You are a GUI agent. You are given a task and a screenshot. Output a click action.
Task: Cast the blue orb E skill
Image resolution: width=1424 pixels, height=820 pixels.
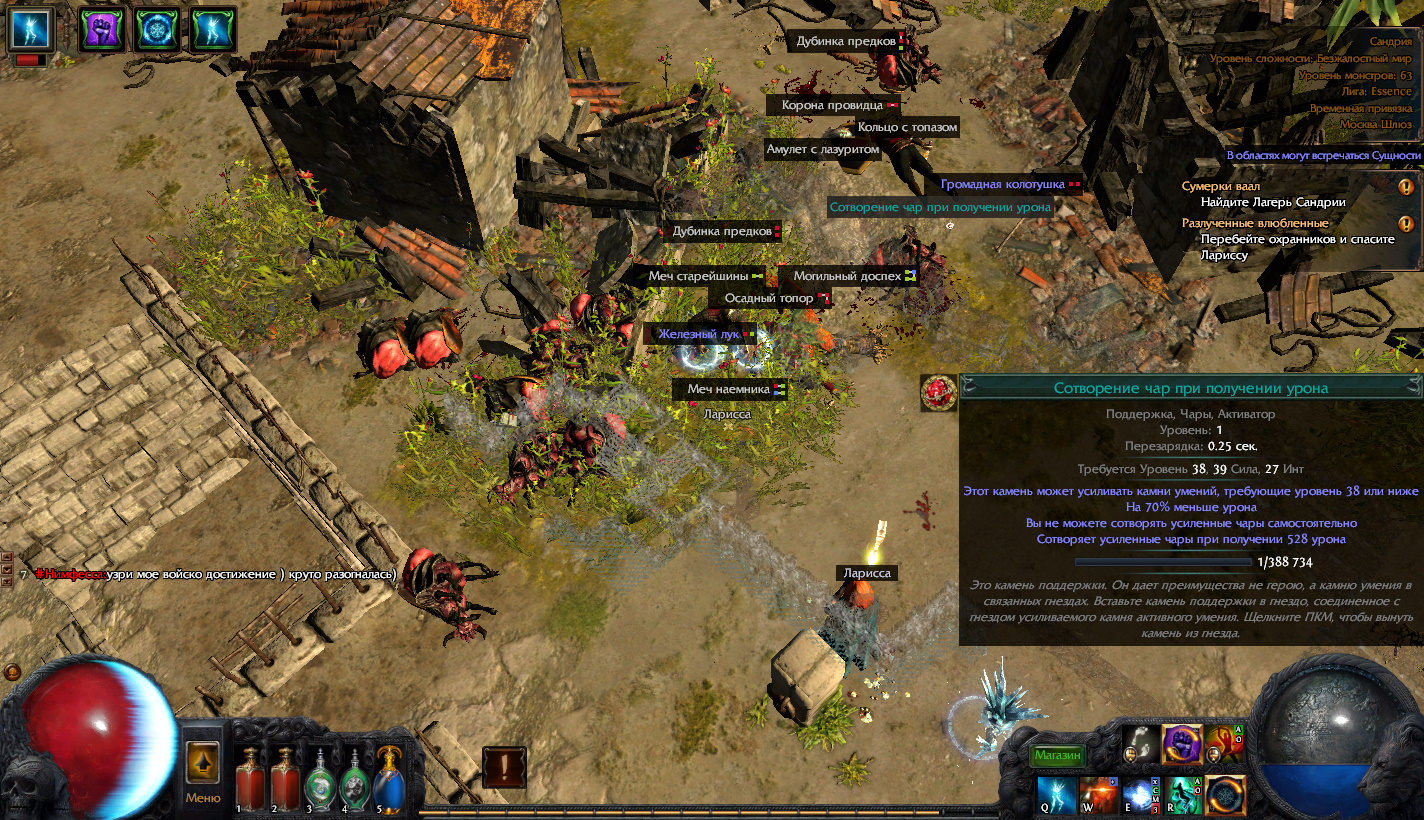pyautogui.click(x=1141, y=794)
